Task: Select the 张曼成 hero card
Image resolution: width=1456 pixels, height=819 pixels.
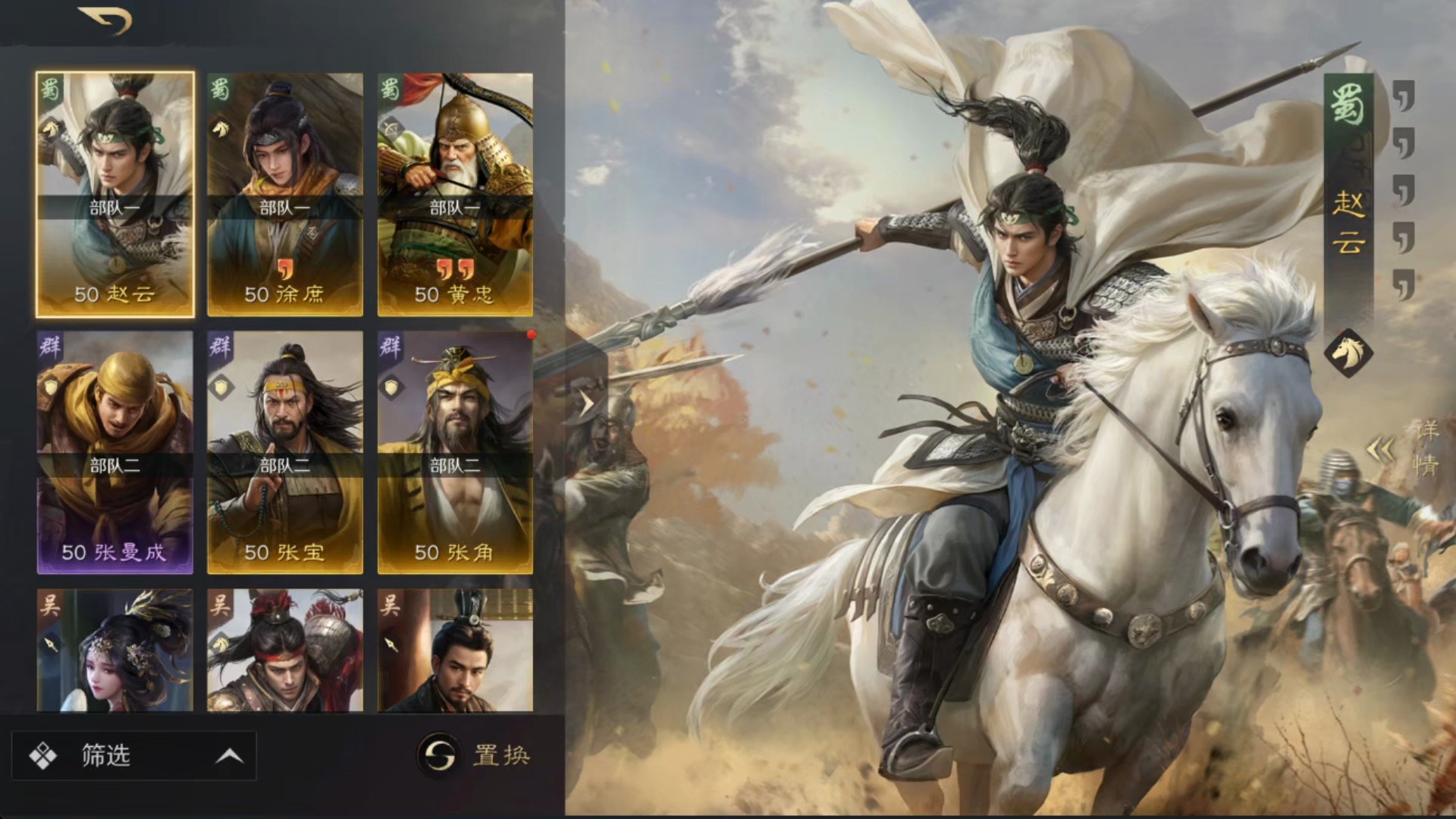Action: pyautogui.click(x=115, y=452)
